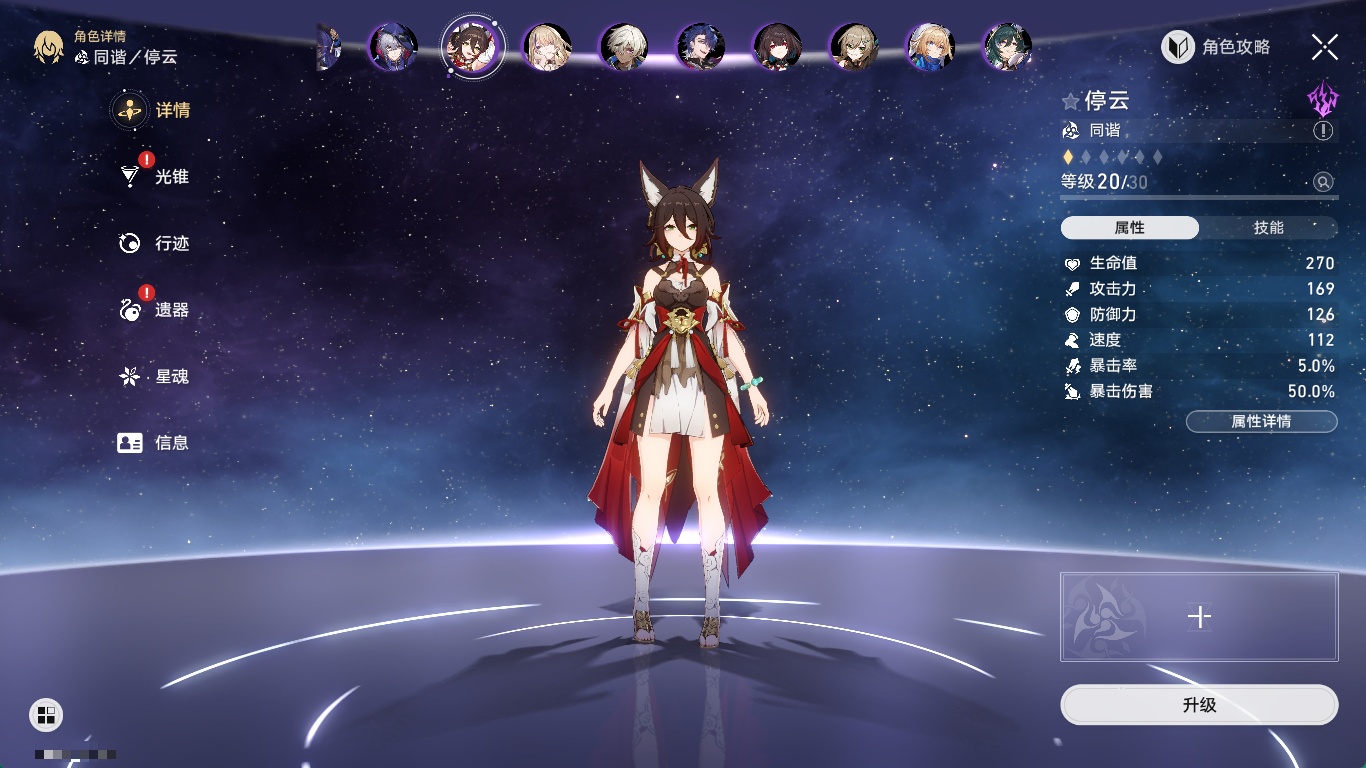Choose the green-haired character portrait
1366x768 pixels.
1007,47
